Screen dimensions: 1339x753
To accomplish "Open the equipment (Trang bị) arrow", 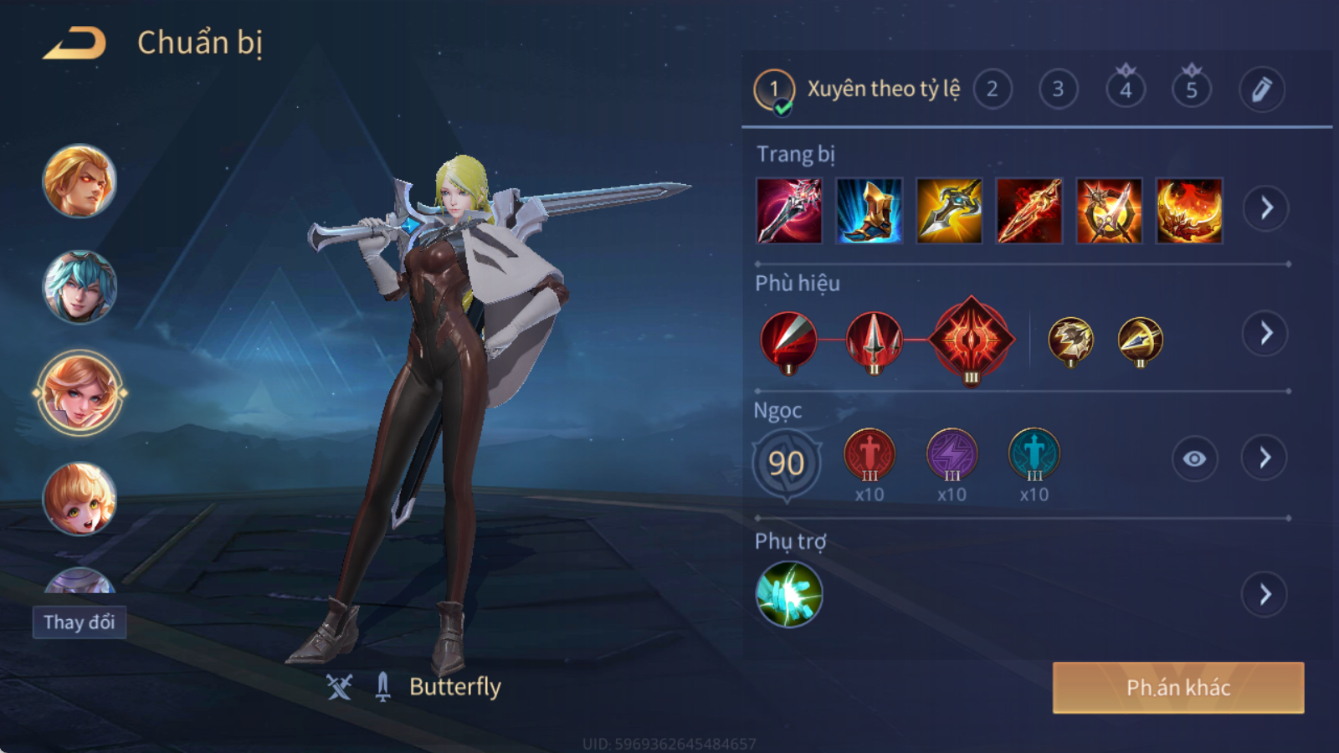I will [x=1266, y=208].
